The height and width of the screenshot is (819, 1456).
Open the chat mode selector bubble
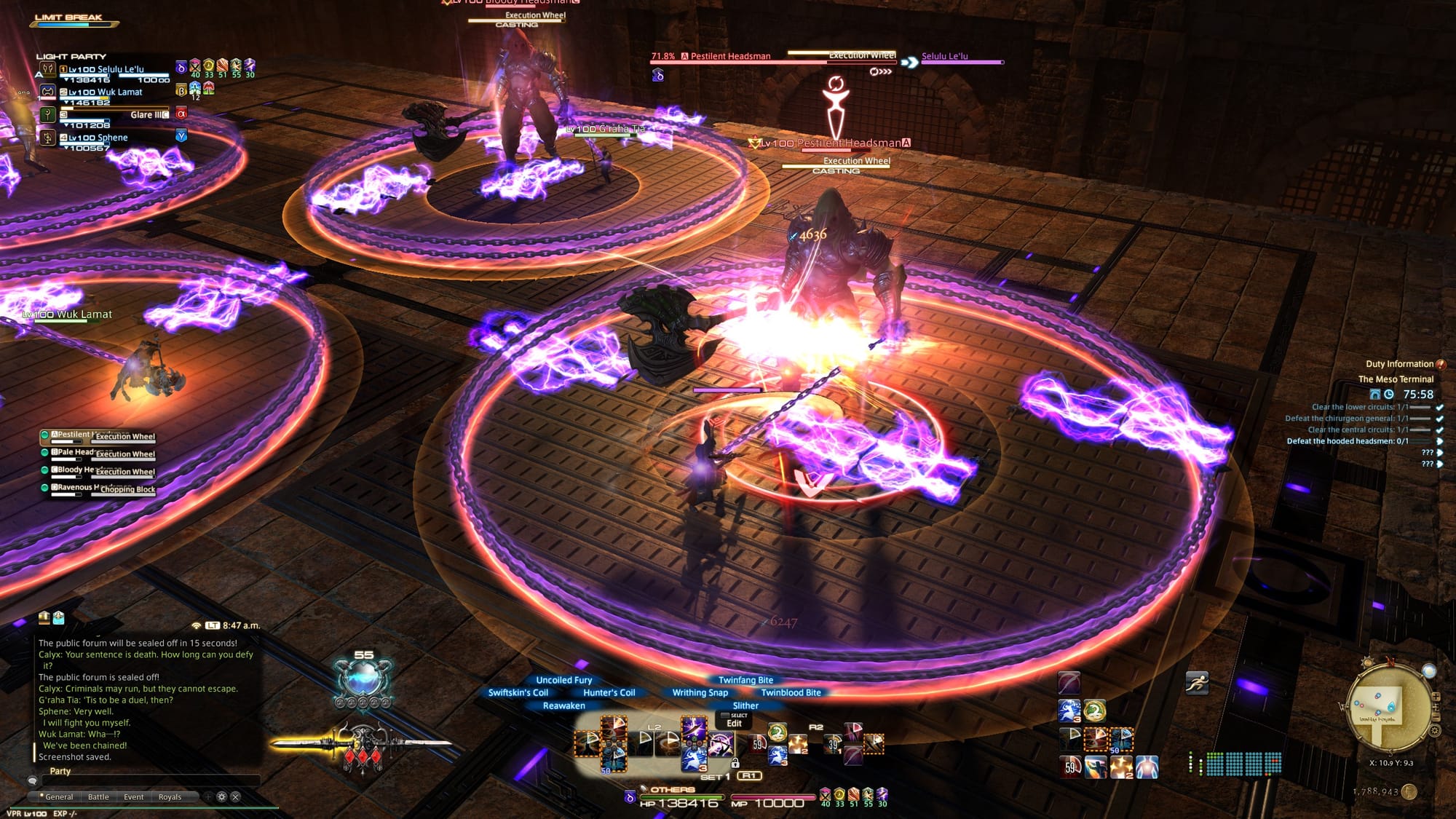32,780
